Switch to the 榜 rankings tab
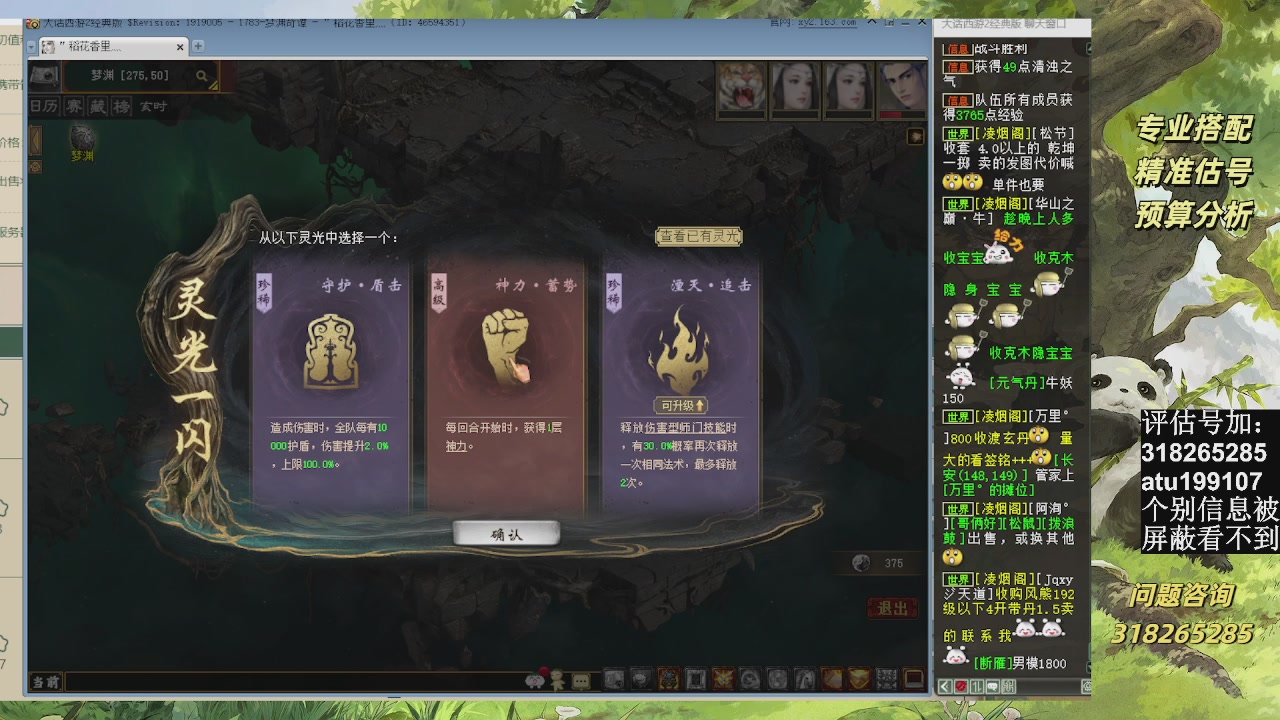The image size is (1280, 720). [121, 106]
